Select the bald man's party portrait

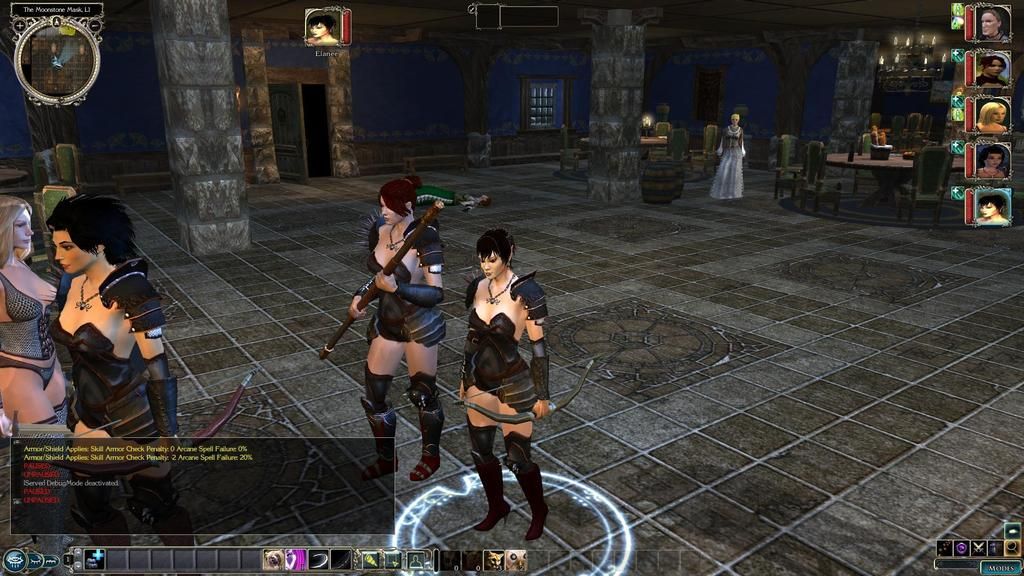[992, 23]
